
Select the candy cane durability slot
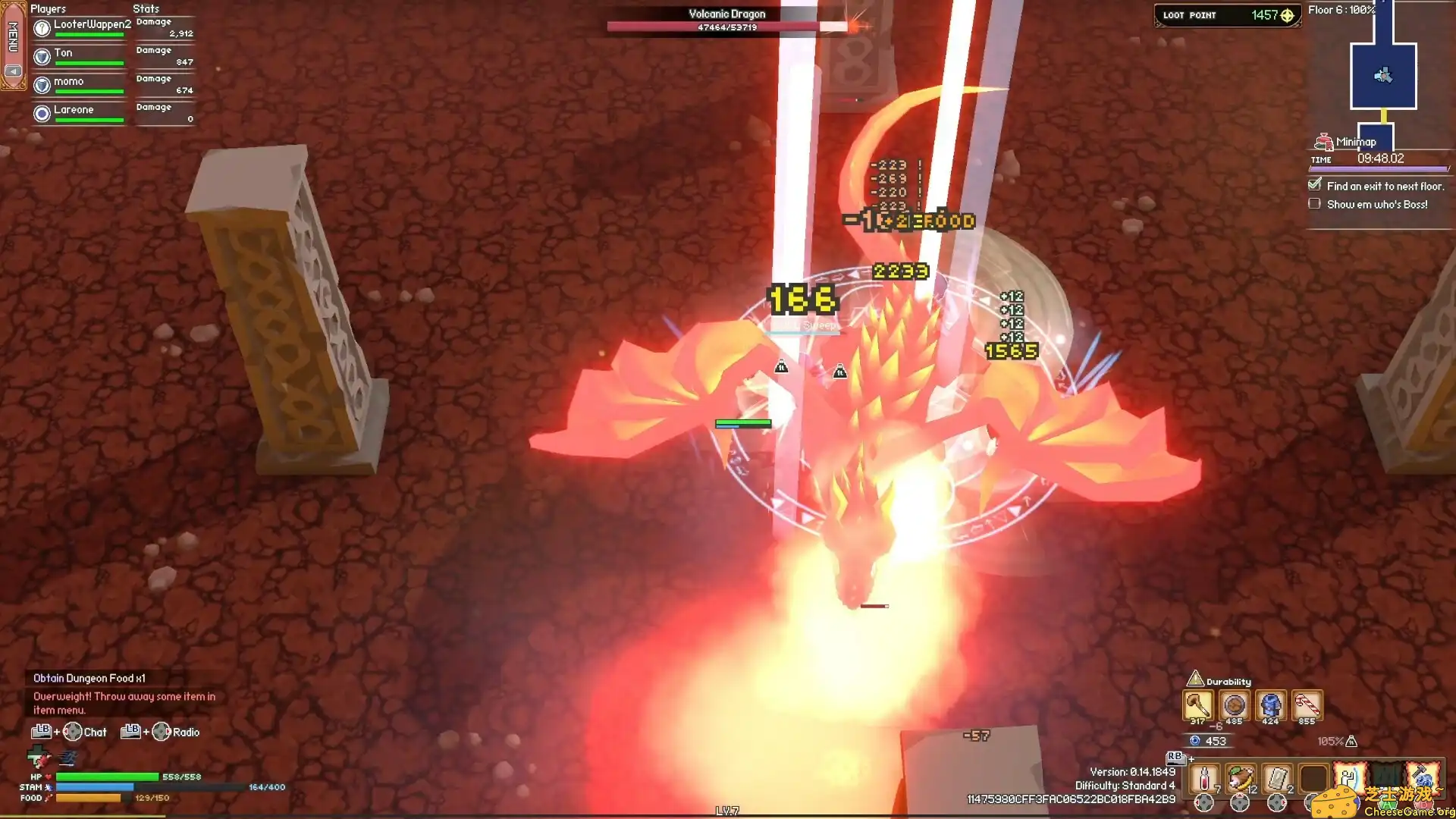[1307, 706]
